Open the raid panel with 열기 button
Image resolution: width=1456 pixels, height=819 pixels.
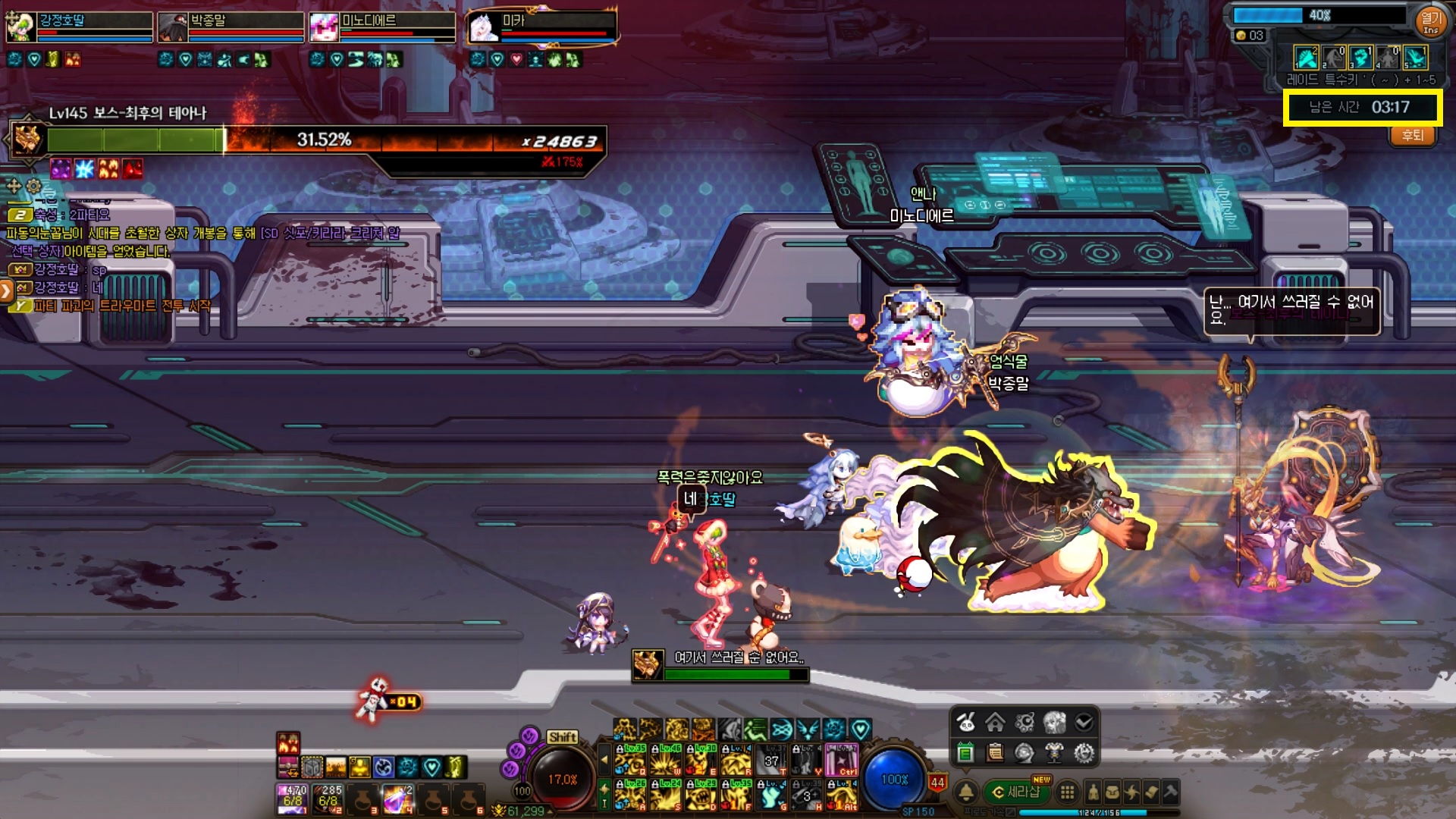click(x=1430, y=20)
